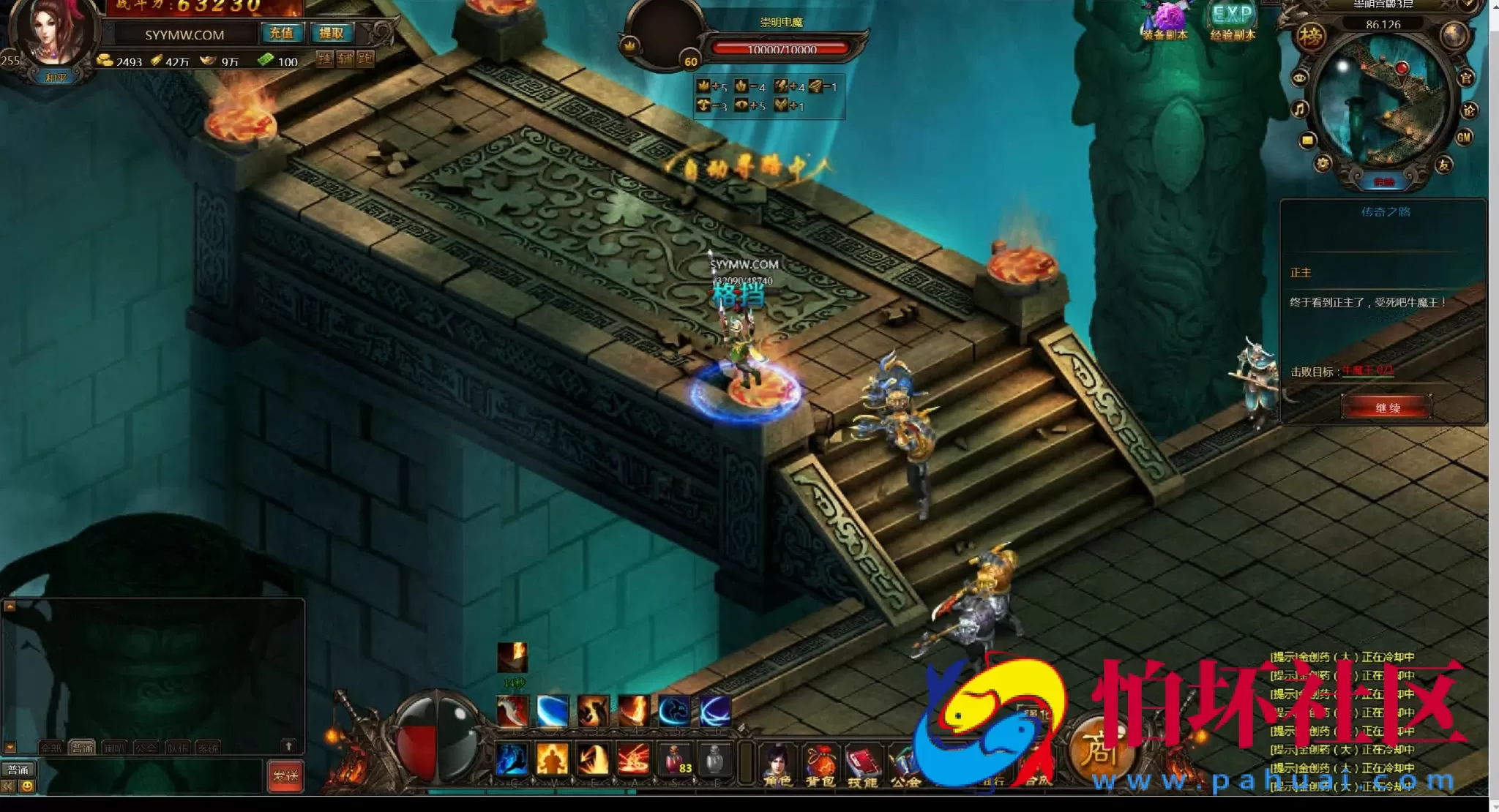Open the 装备副本 equipment dungeon
The image size is (1499, 812).
(1165, 22)
